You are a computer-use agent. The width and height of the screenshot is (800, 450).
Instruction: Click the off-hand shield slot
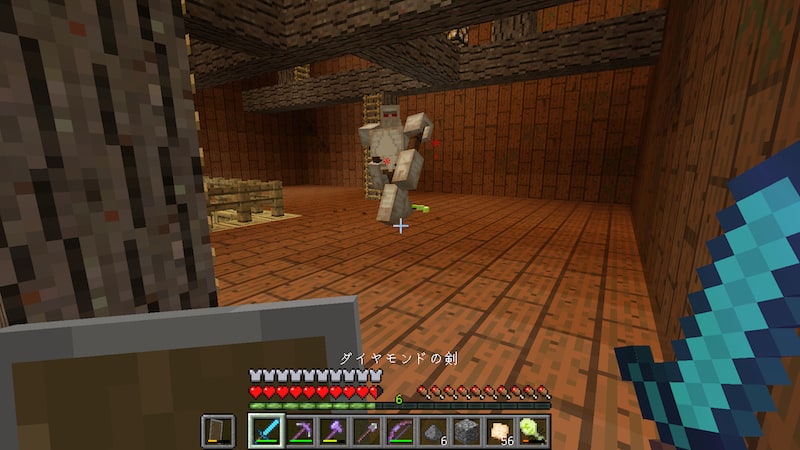[x=218, y=431]
